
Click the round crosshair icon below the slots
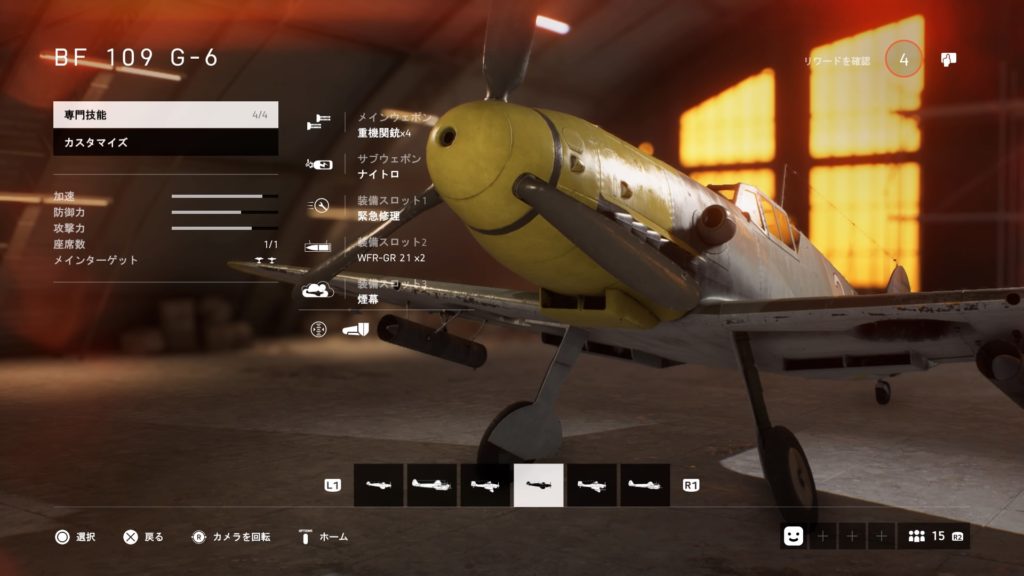(x=319, y=328)
